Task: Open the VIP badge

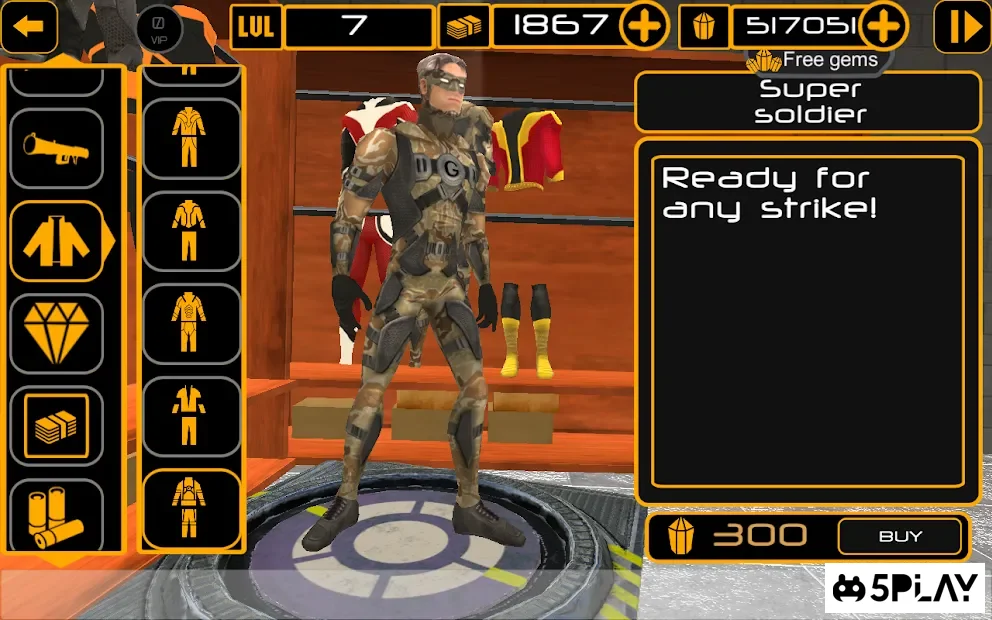Action: [157, 25]
